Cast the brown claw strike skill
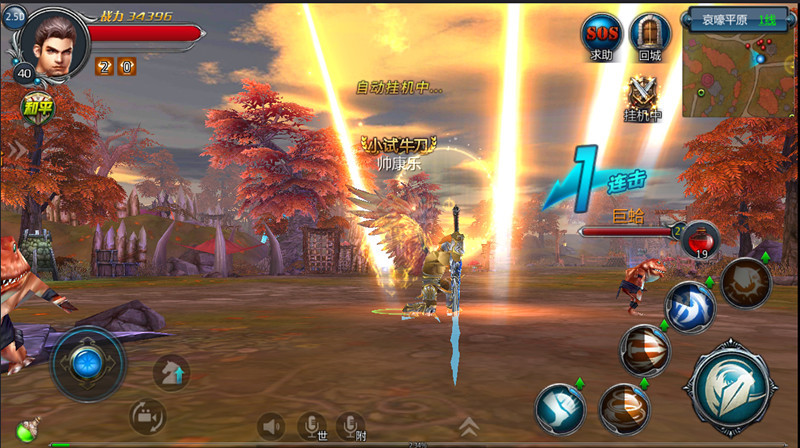This screenshot has width=800, height=448. [x=745, y=282]
